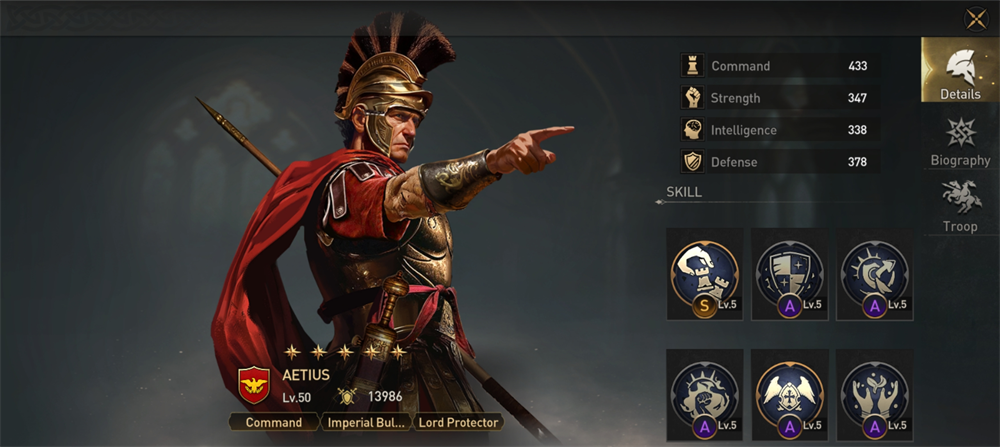Viewport: 1000px width, 447px height.
Task: Click the red eagle shield emblem
Action: 254,384
